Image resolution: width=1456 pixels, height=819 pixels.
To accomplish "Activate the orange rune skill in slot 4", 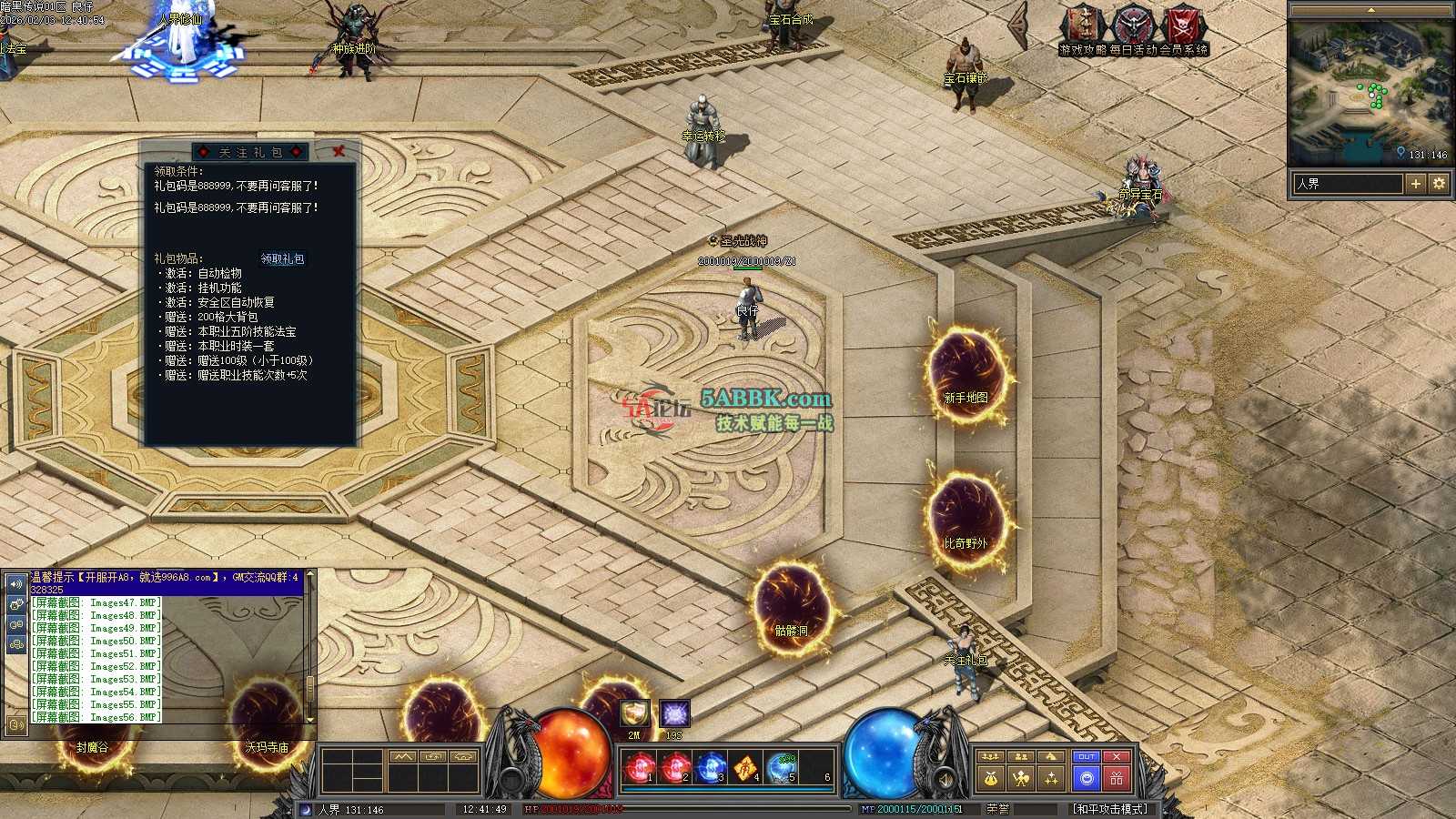I will (x=746, y=769).
